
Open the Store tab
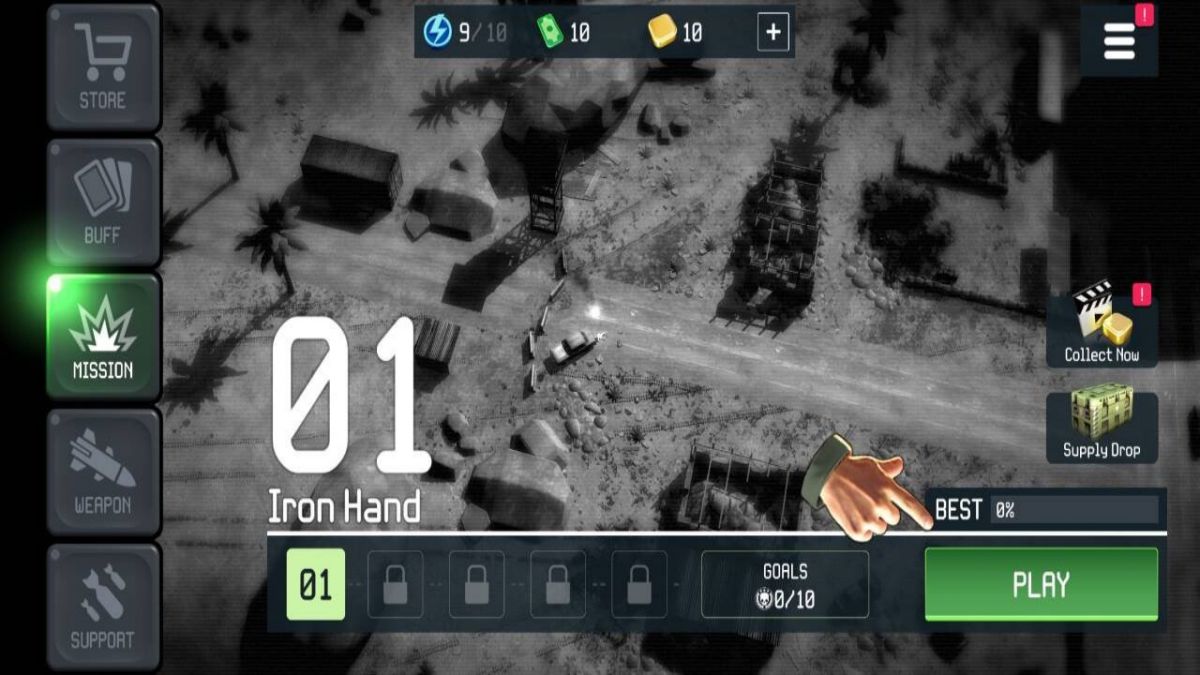[x=103, y=68]
